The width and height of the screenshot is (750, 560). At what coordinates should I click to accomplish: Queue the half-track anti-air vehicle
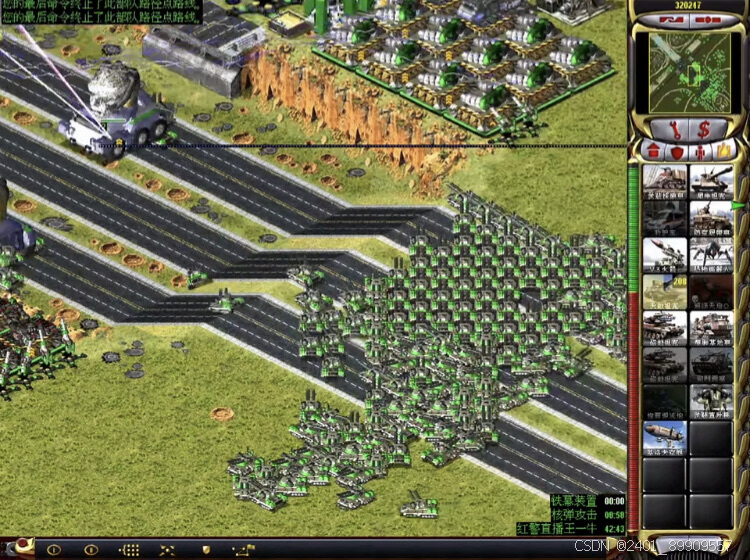coord(711,218)
